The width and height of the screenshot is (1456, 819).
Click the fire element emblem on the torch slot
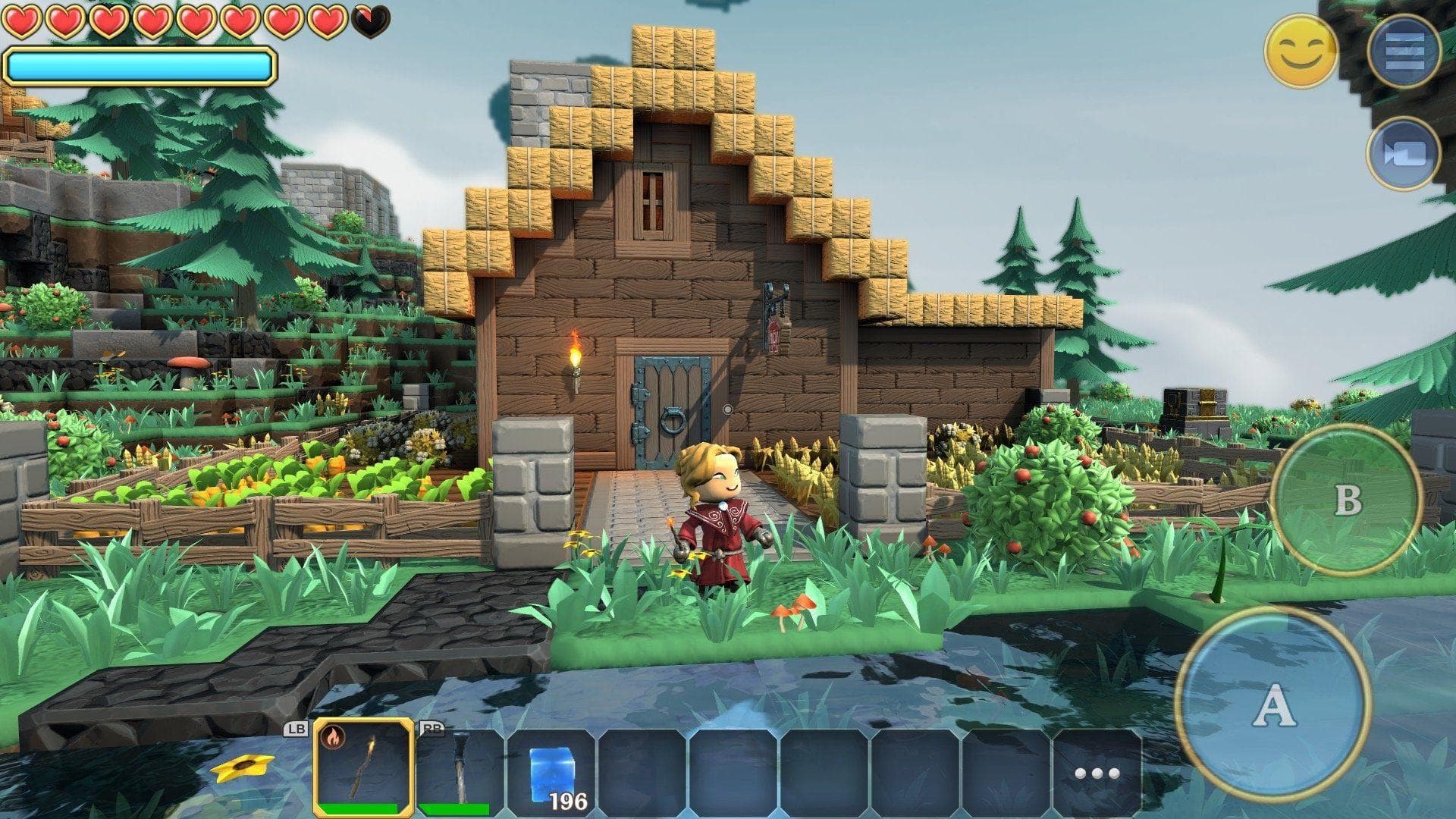point(331,736)
